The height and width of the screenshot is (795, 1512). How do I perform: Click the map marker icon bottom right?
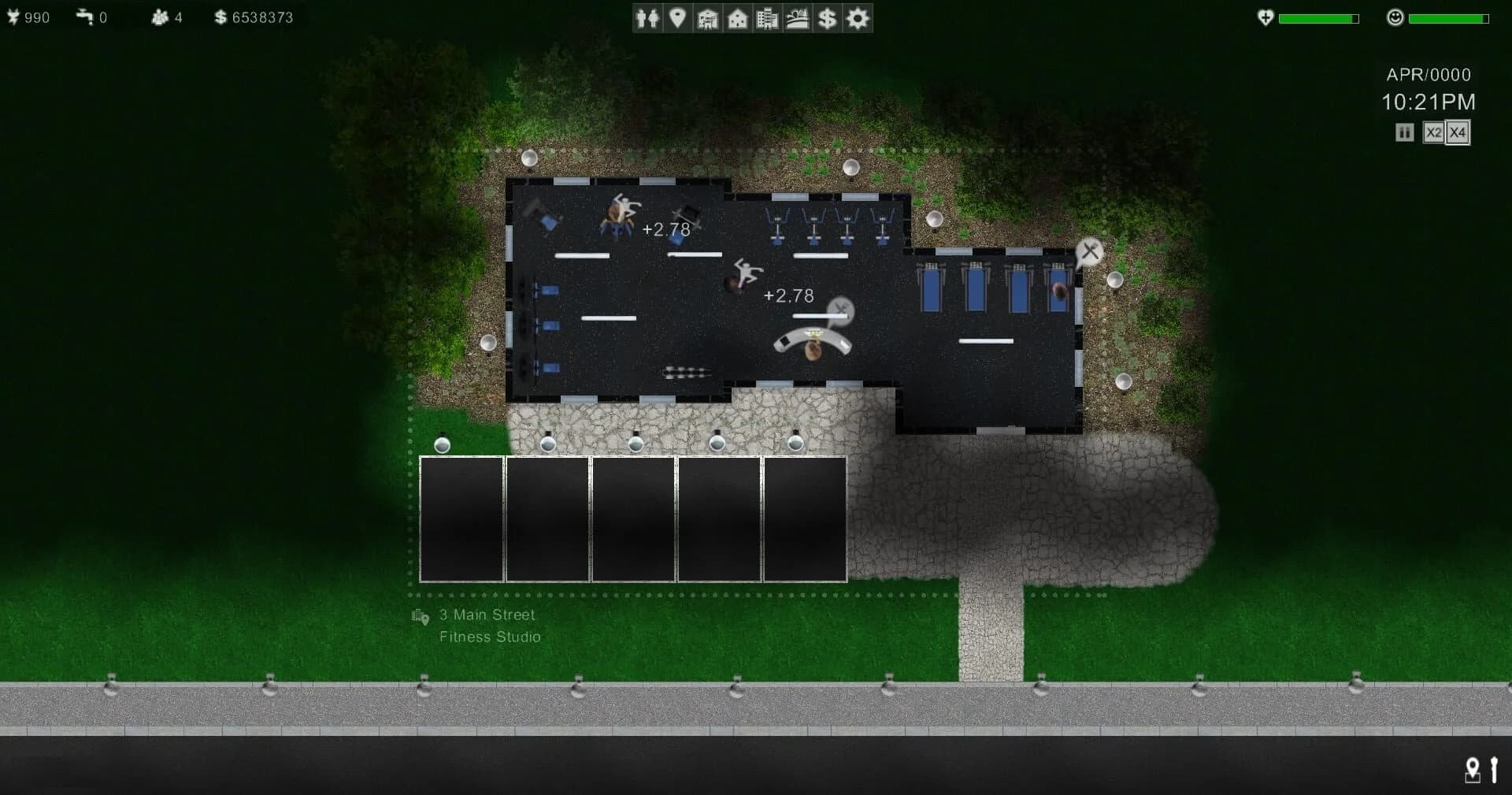tap(1472, 771)
